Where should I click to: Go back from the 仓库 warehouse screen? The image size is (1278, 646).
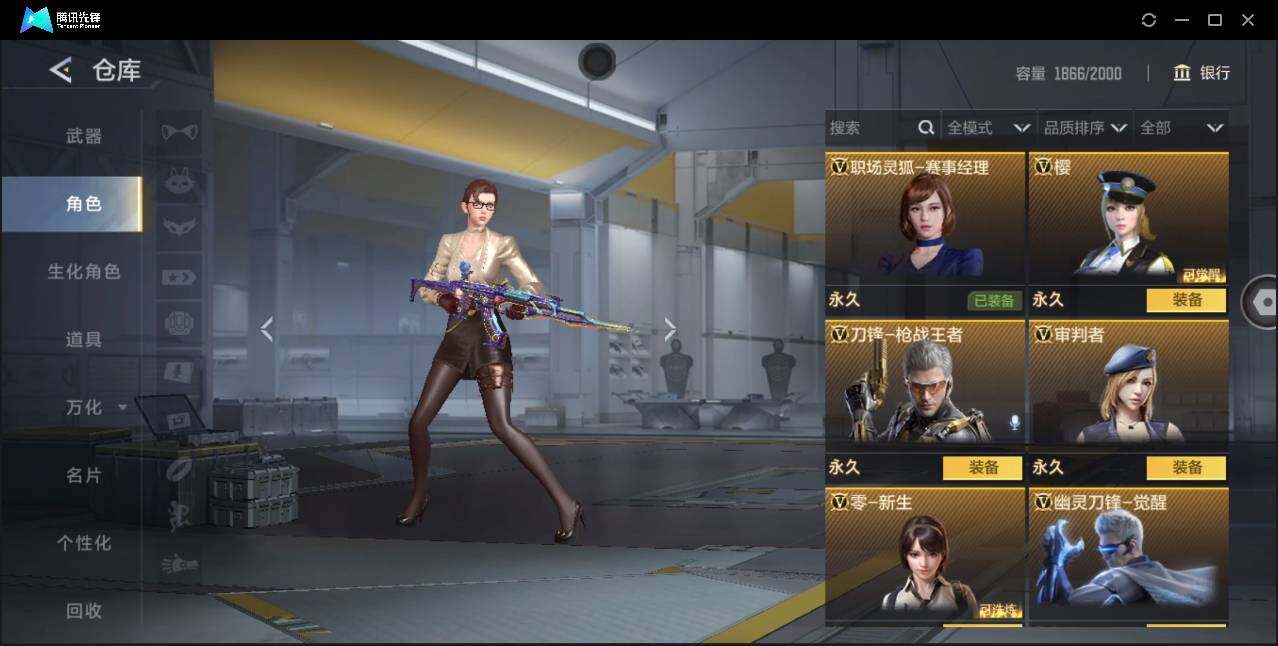coord(61,70)
